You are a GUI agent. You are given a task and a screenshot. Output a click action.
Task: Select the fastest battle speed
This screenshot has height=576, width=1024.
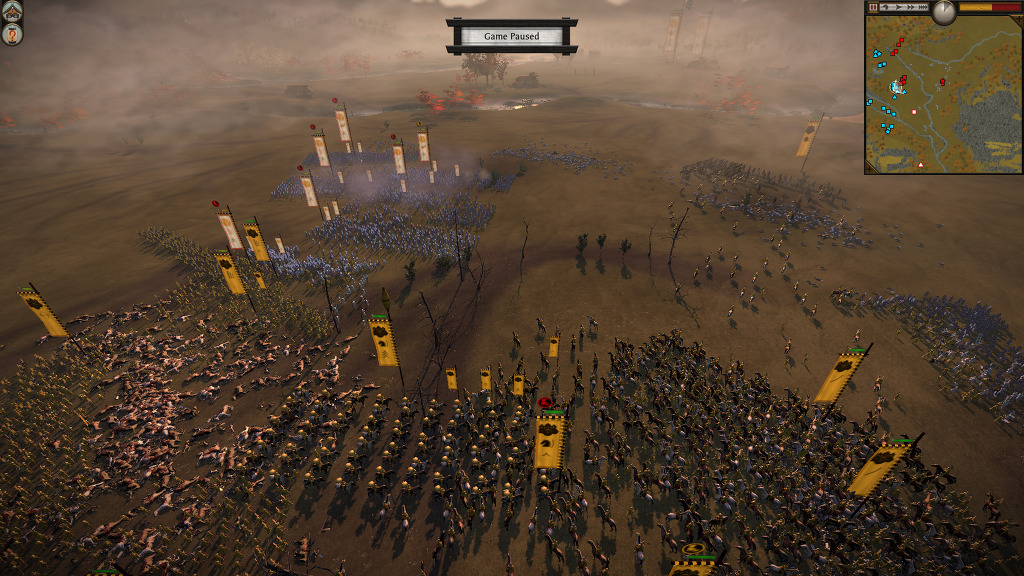[x=923, y=7]
